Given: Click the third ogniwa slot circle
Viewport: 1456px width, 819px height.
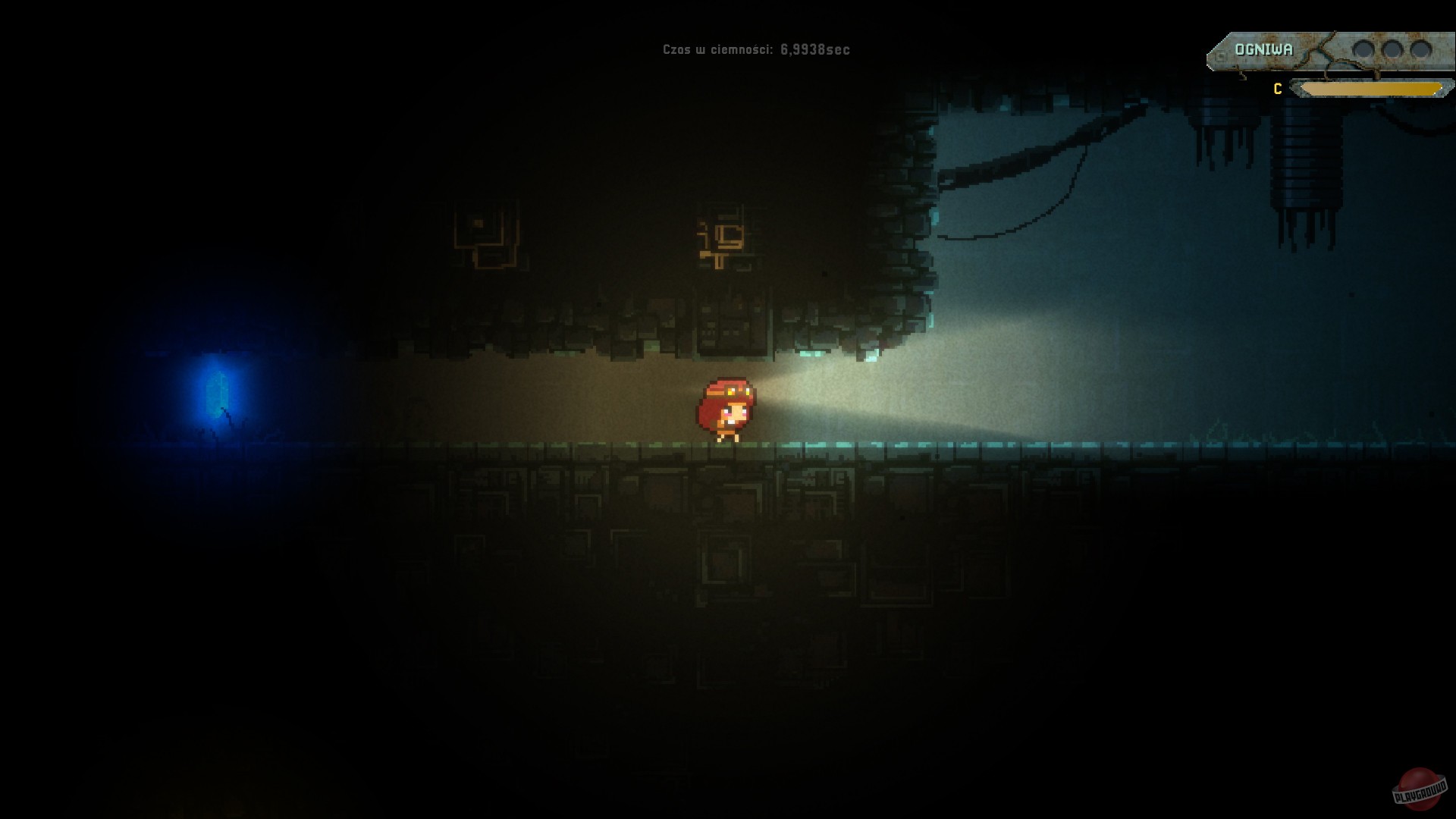Looking at the screenshot, I should (x=1421, y=49).
